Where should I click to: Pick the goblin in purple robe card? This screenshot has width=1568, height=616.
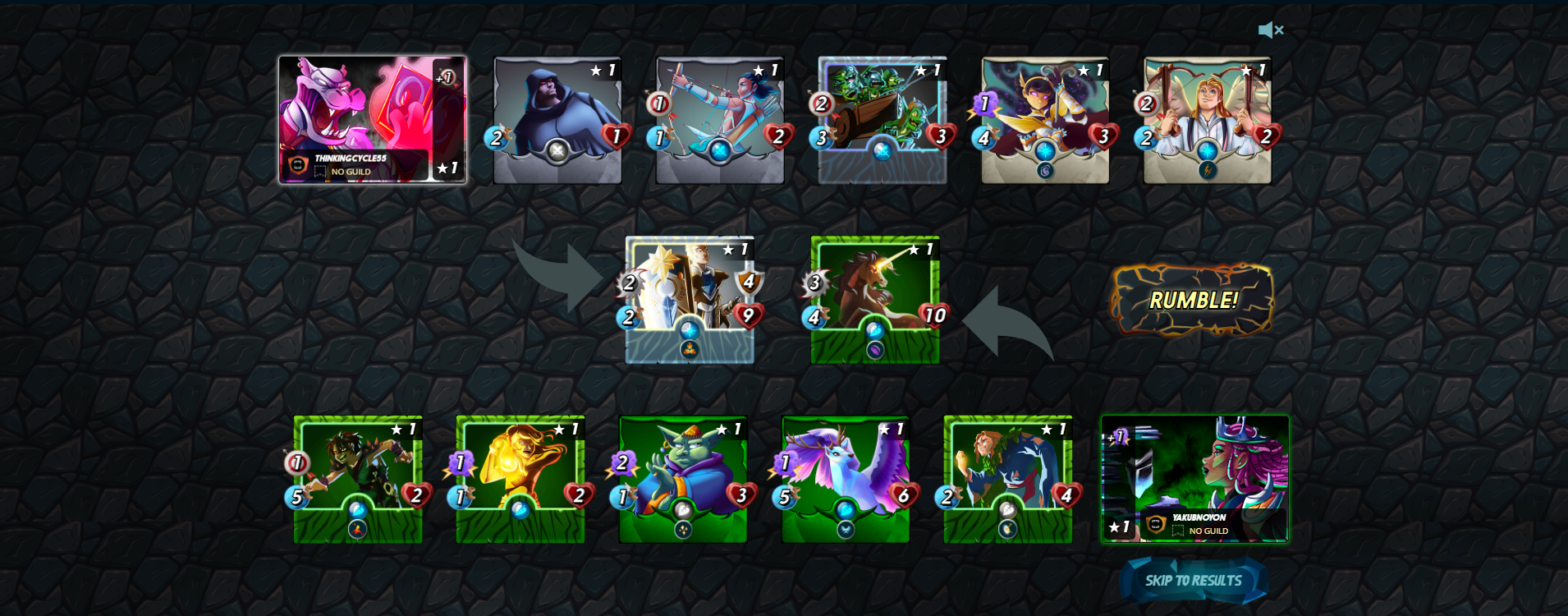pyautogui.click(x=683, y=479)
